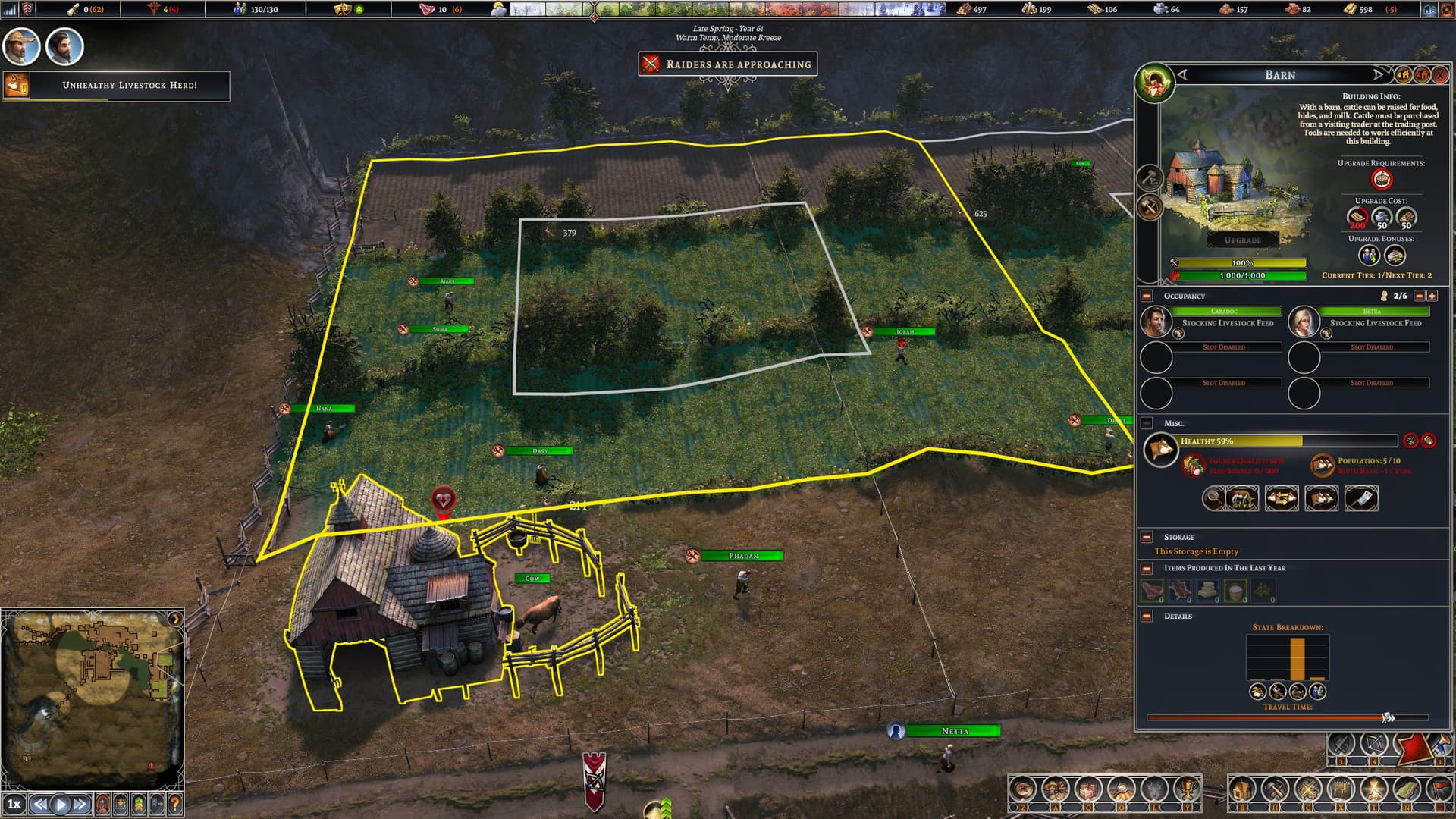Click the Upgrade button for the Barn
The image size is (1456, 819).
(x=1242, y=240)
